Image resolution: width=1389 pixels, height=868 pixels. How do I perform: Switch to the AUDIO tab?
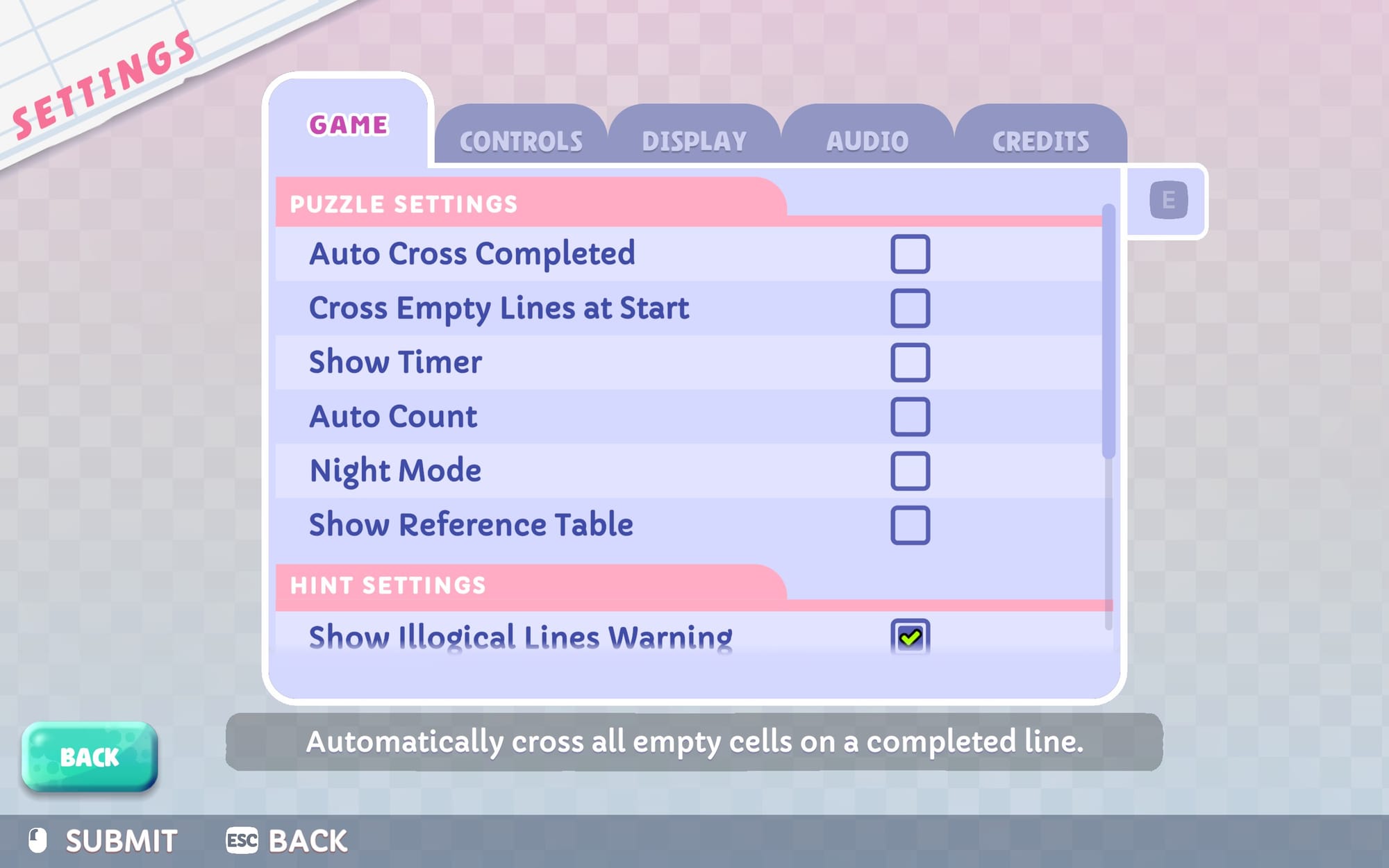point(867,139)
